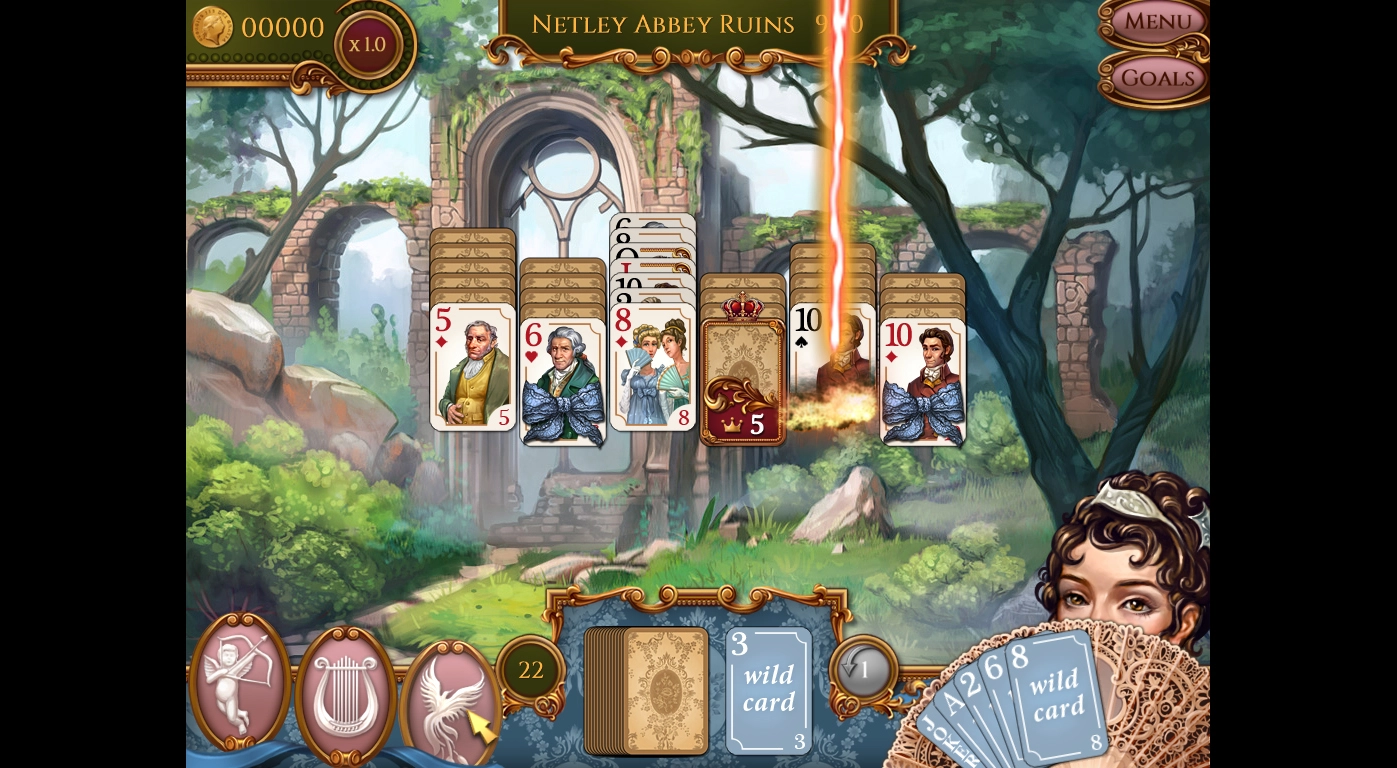Use the lyre power-up

[x=345, y=692]
